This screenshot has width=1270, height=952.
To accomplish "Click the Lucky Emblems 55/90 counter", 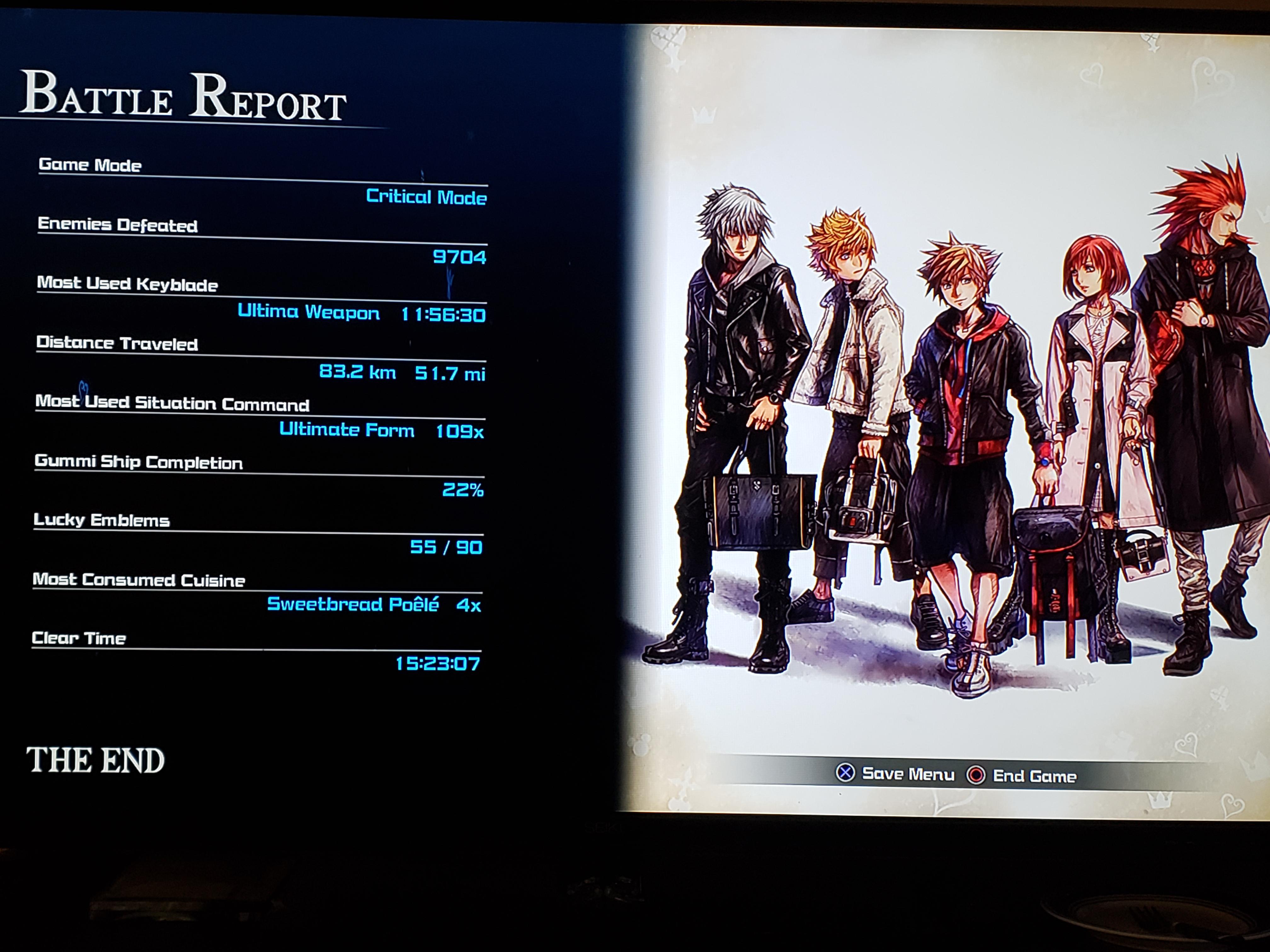I will pos(444,546).
